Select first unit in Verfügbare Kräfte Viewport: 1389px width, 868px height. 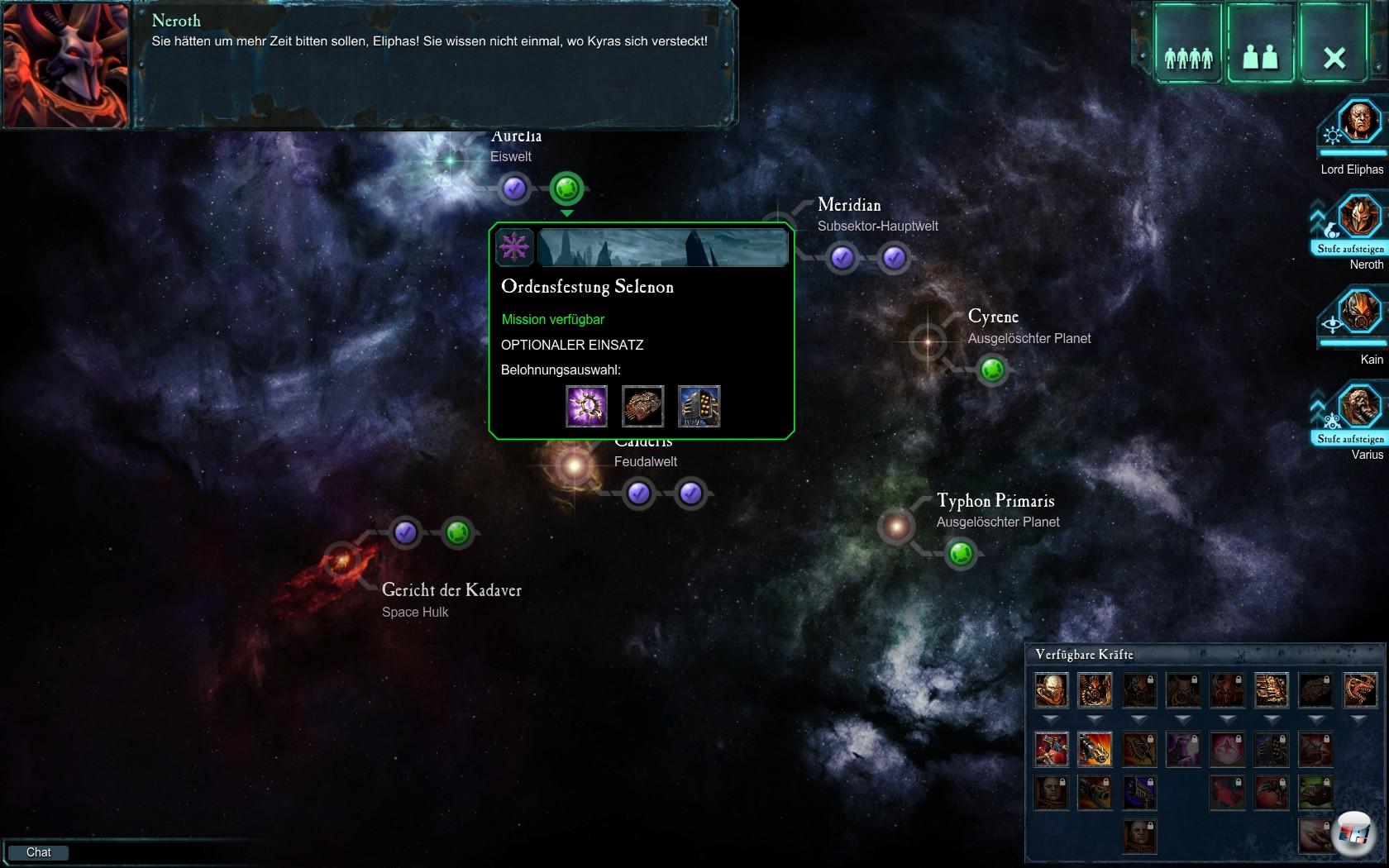tap(1051, 690)
